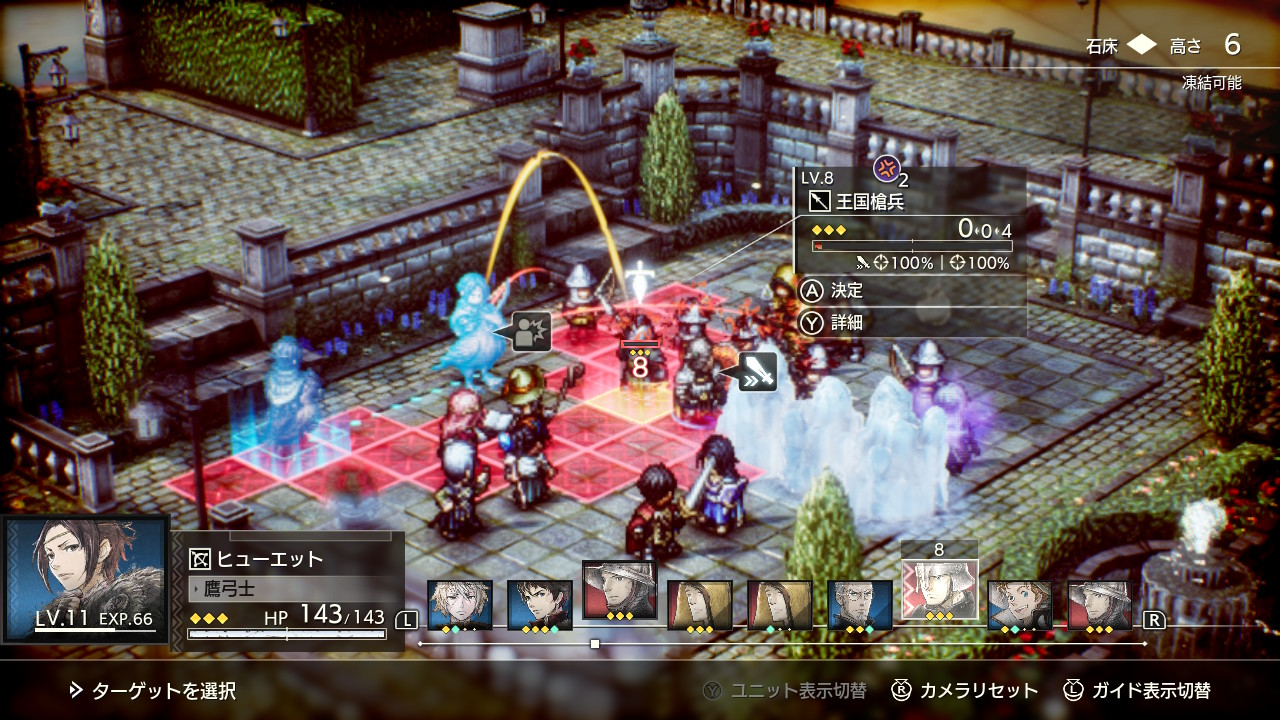The width and height of the screenshot is (1280, 720).
Task: Click the turn order timeline square marker
Action: (595, 644)
